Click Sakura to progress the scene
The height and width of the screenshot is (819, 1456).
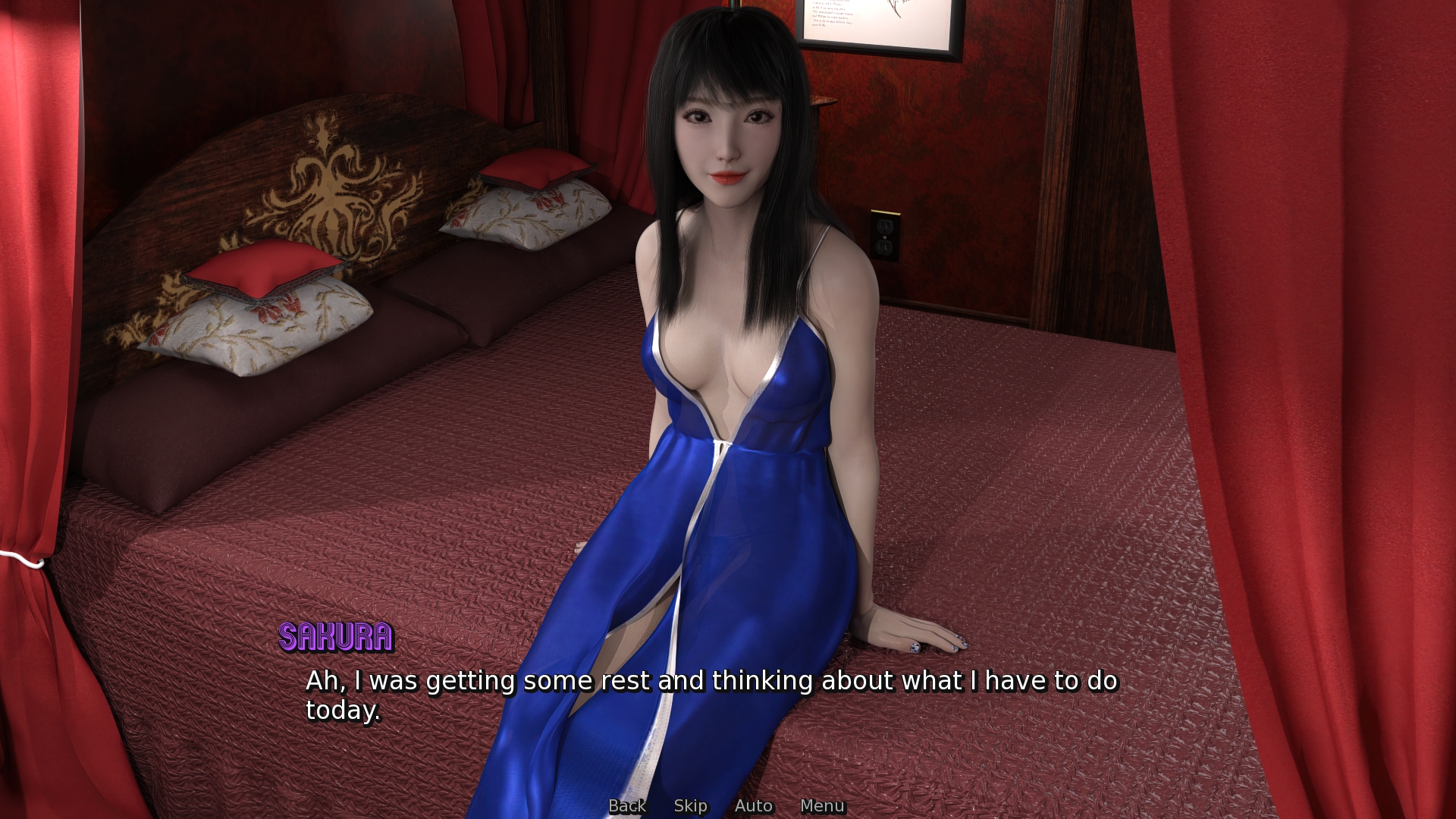728,303
